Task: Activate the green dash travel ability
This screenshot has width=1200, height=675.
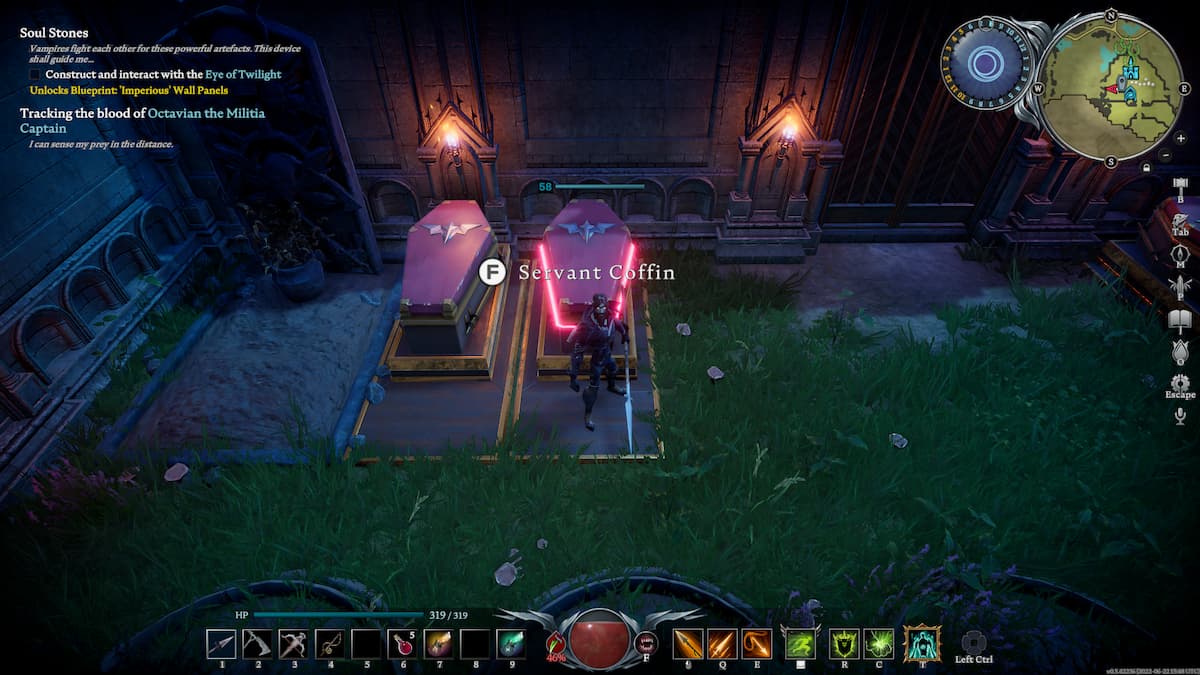Action: pyautogui.click(x=799, y=643)
